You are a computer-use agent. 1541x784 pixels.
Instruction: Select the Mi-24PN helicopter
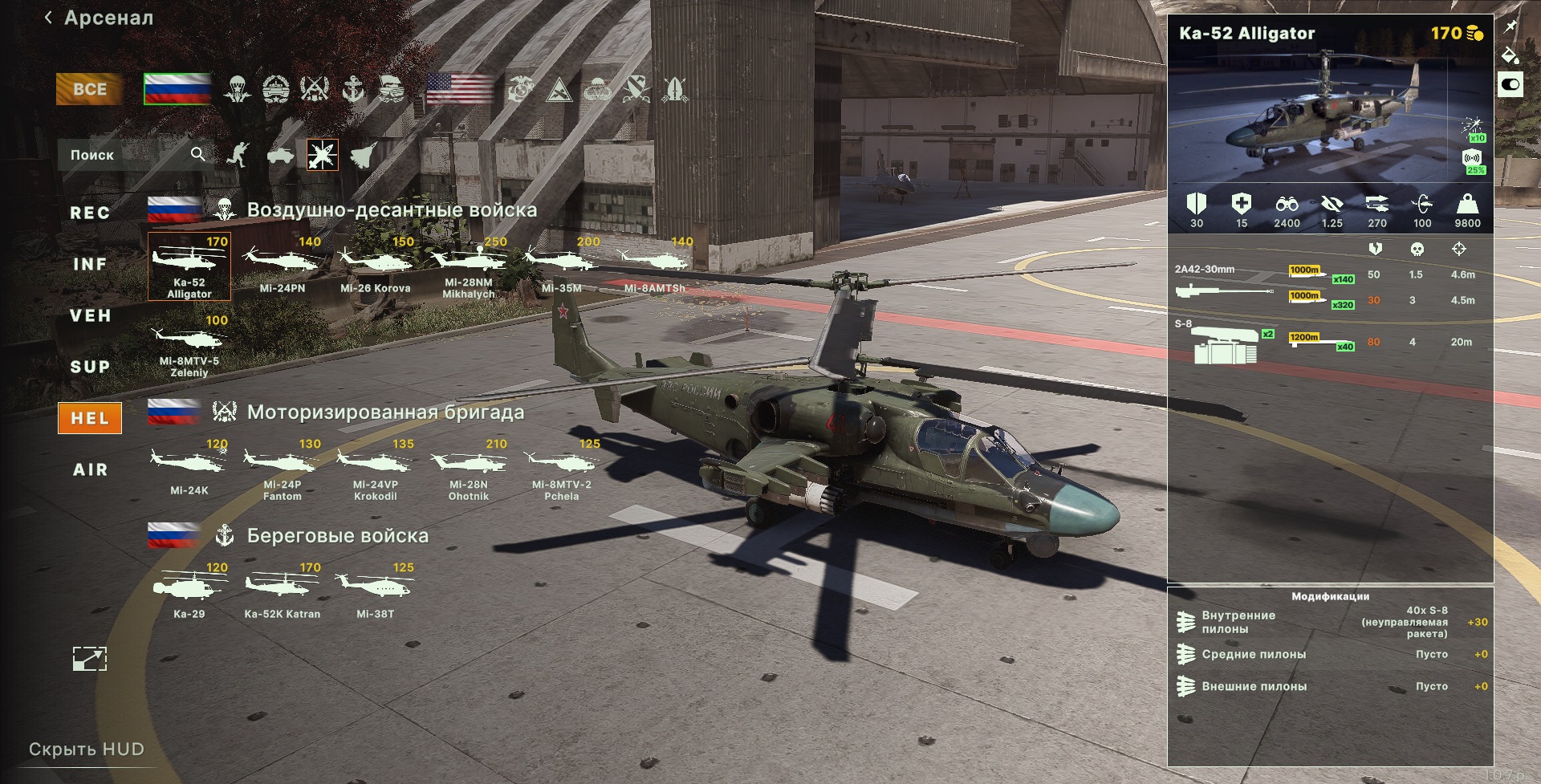tap(283, 266)
